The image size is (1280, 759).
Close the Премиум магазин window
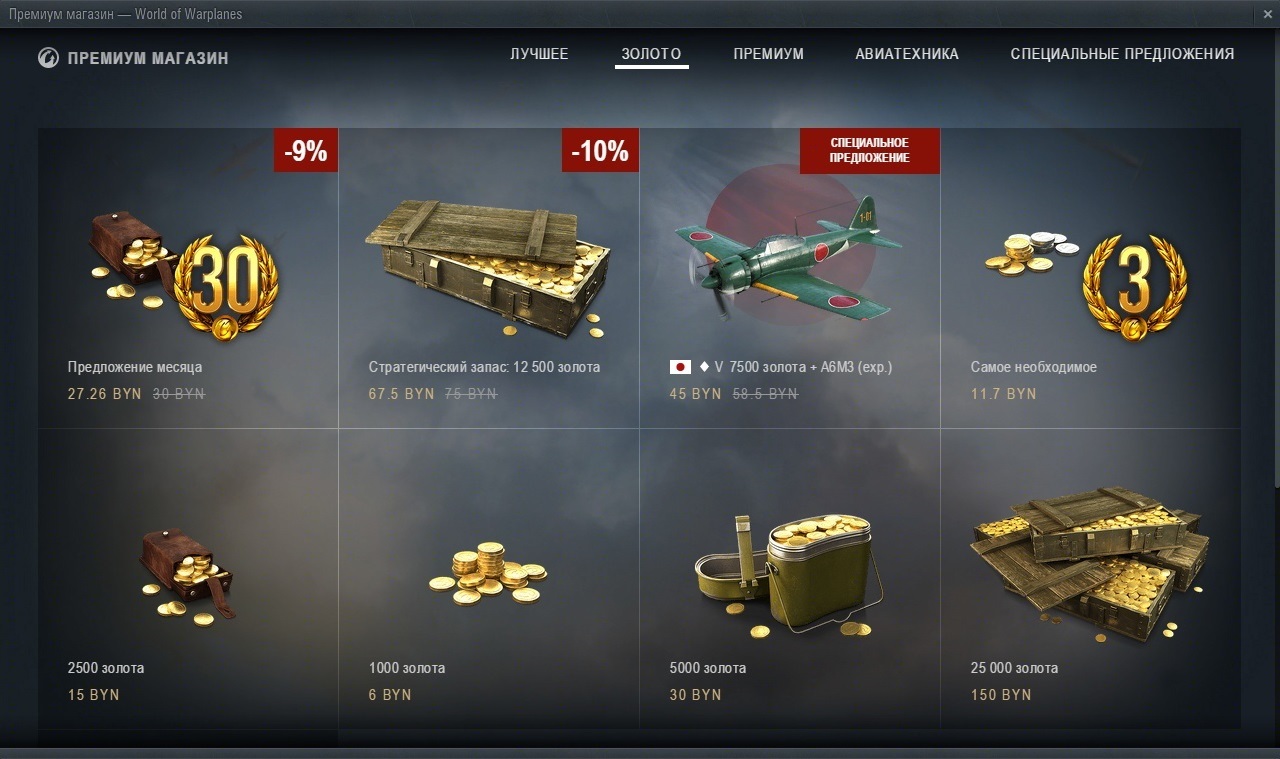point(1267,14)
